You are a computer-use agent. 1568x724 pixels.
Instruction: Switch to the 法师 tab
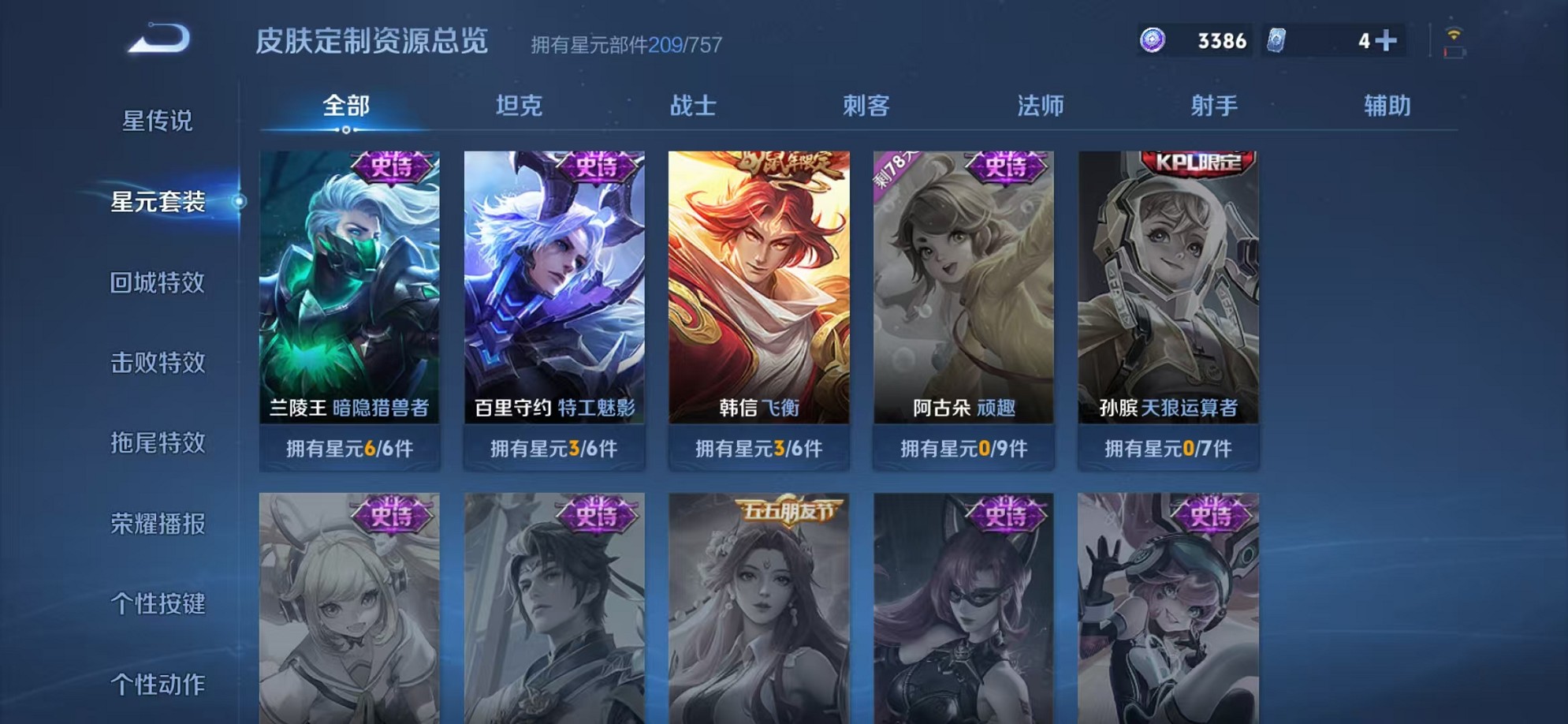pos(1039,105)
